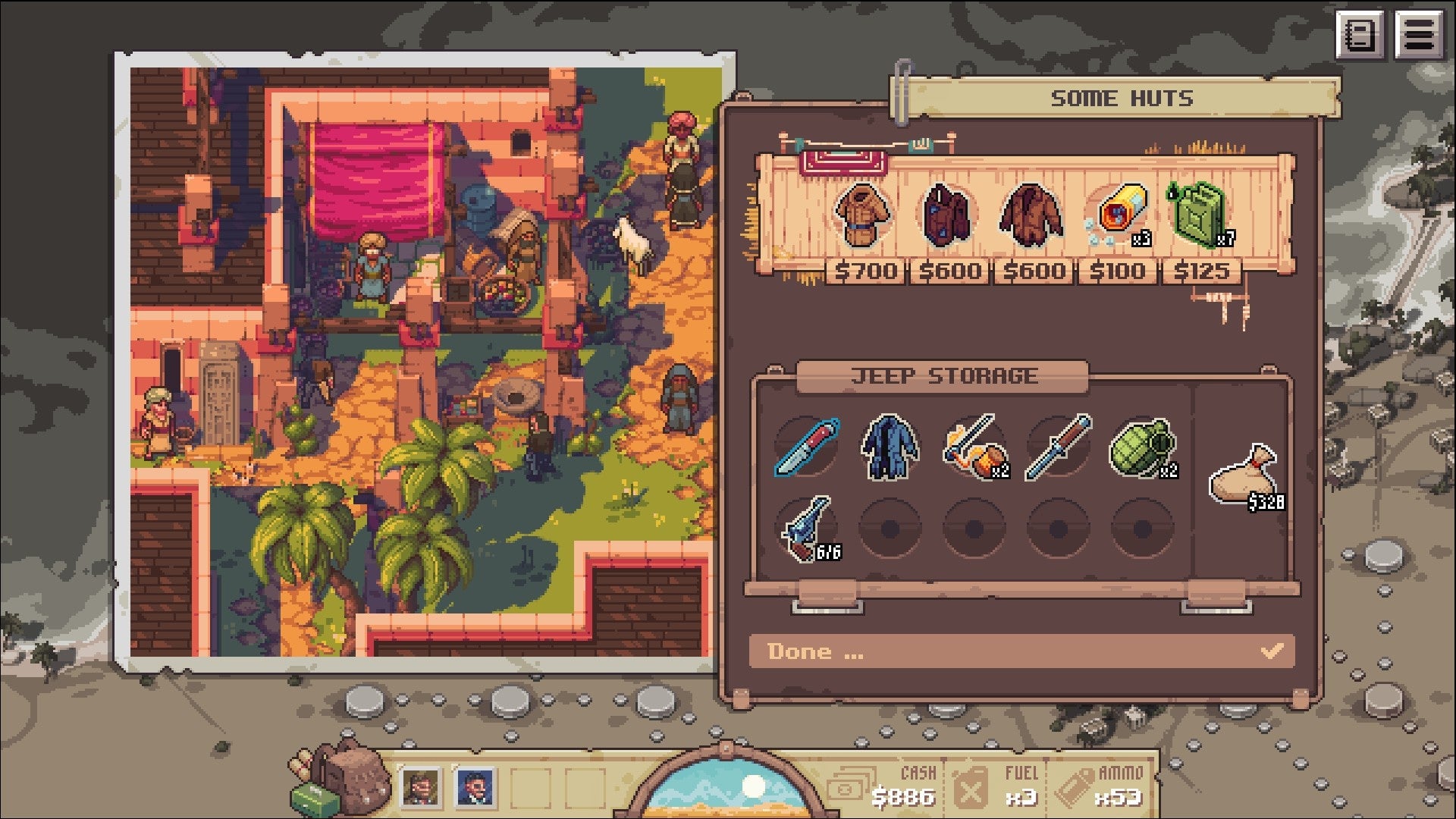Pick the revolver with 6/6 ammo

coord(807,528)
